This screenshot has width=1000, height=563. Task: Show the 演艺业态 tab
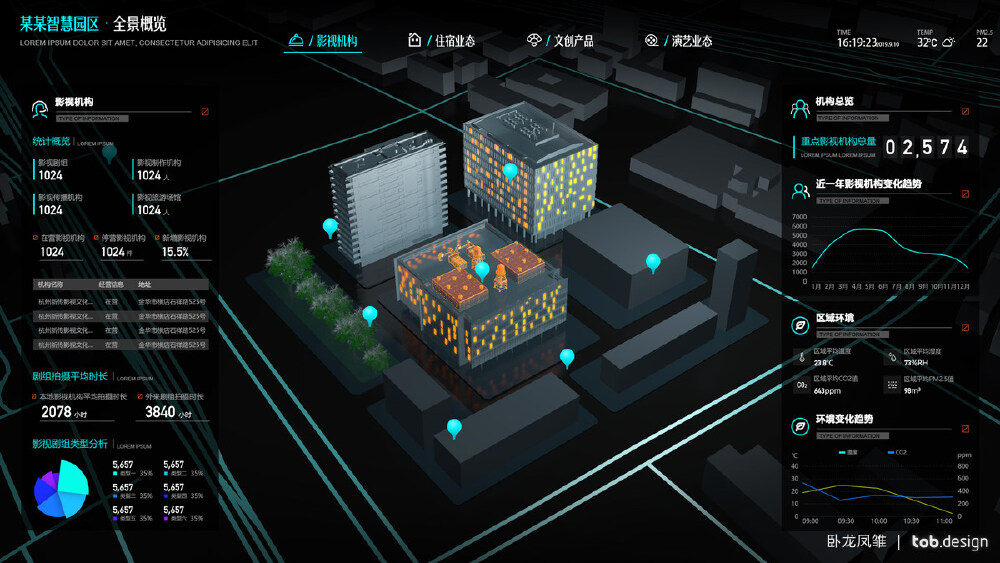pyautogui.click(x=679, y=41)
